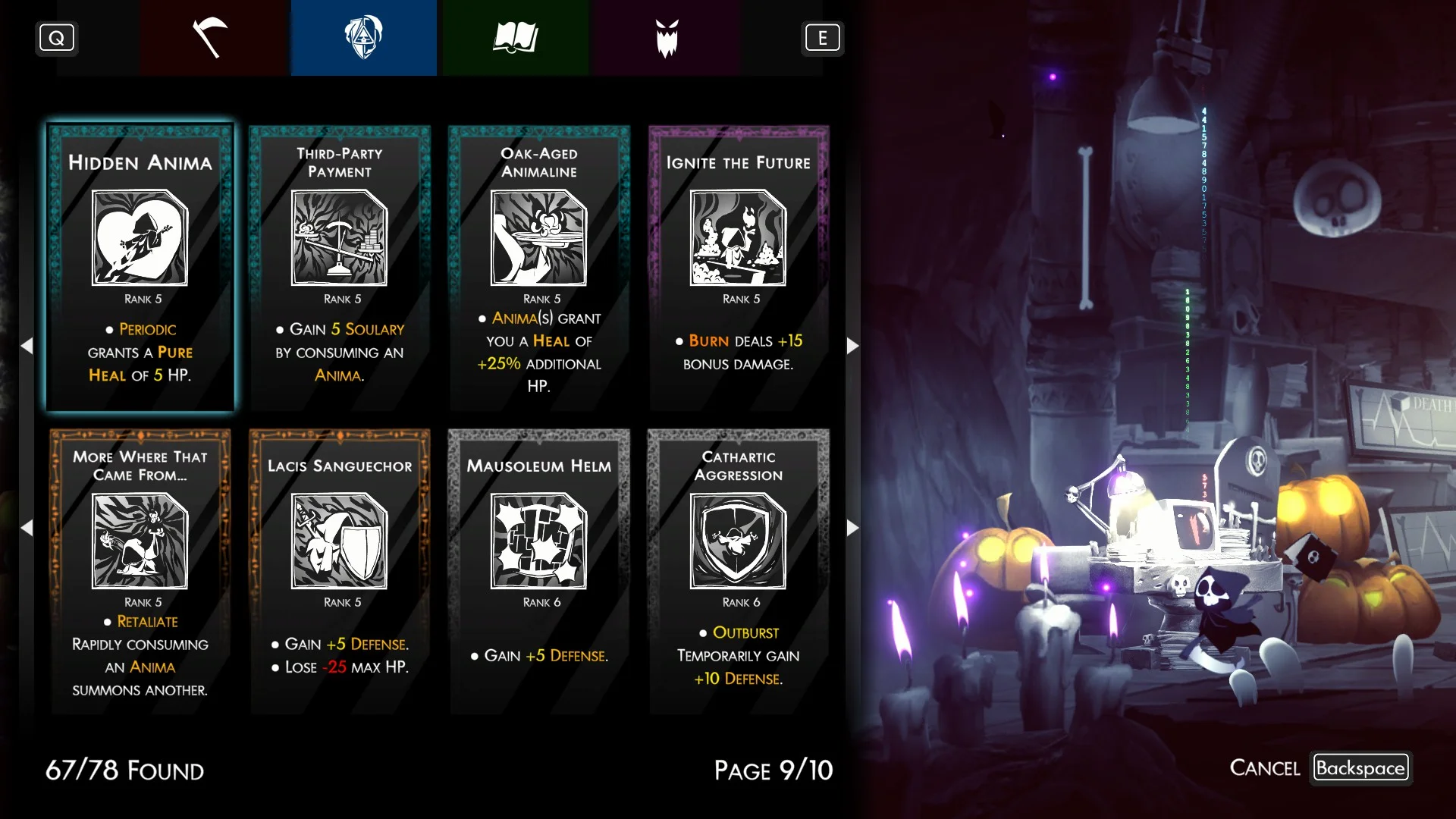Open the Cathartic Aggression card
Image resolution: width=1456 pixels, height=819 pixels.
click(x=739, y=571)
